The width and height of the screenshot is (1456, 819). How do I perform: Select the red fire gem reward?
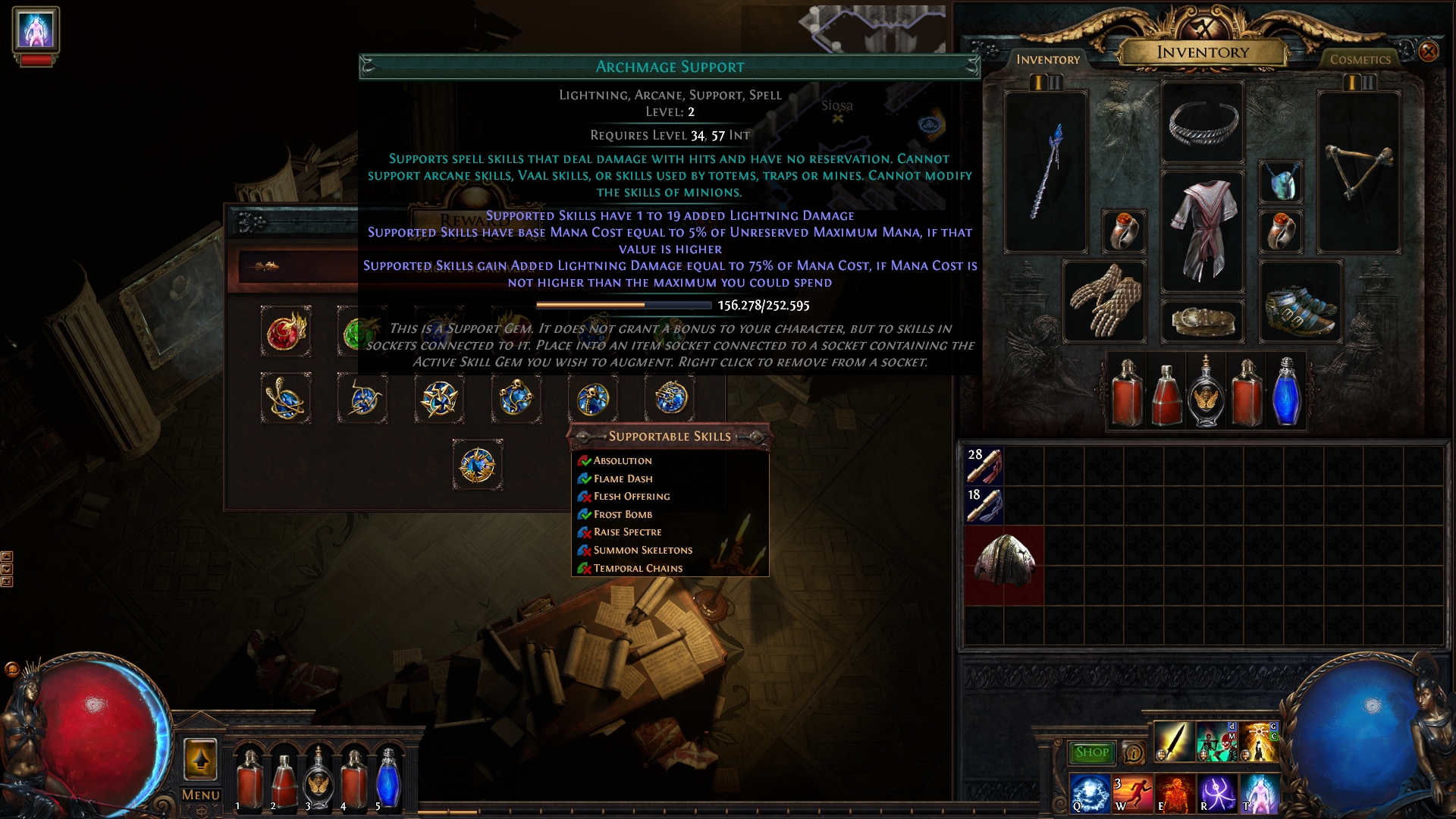[x=286, y=331]
